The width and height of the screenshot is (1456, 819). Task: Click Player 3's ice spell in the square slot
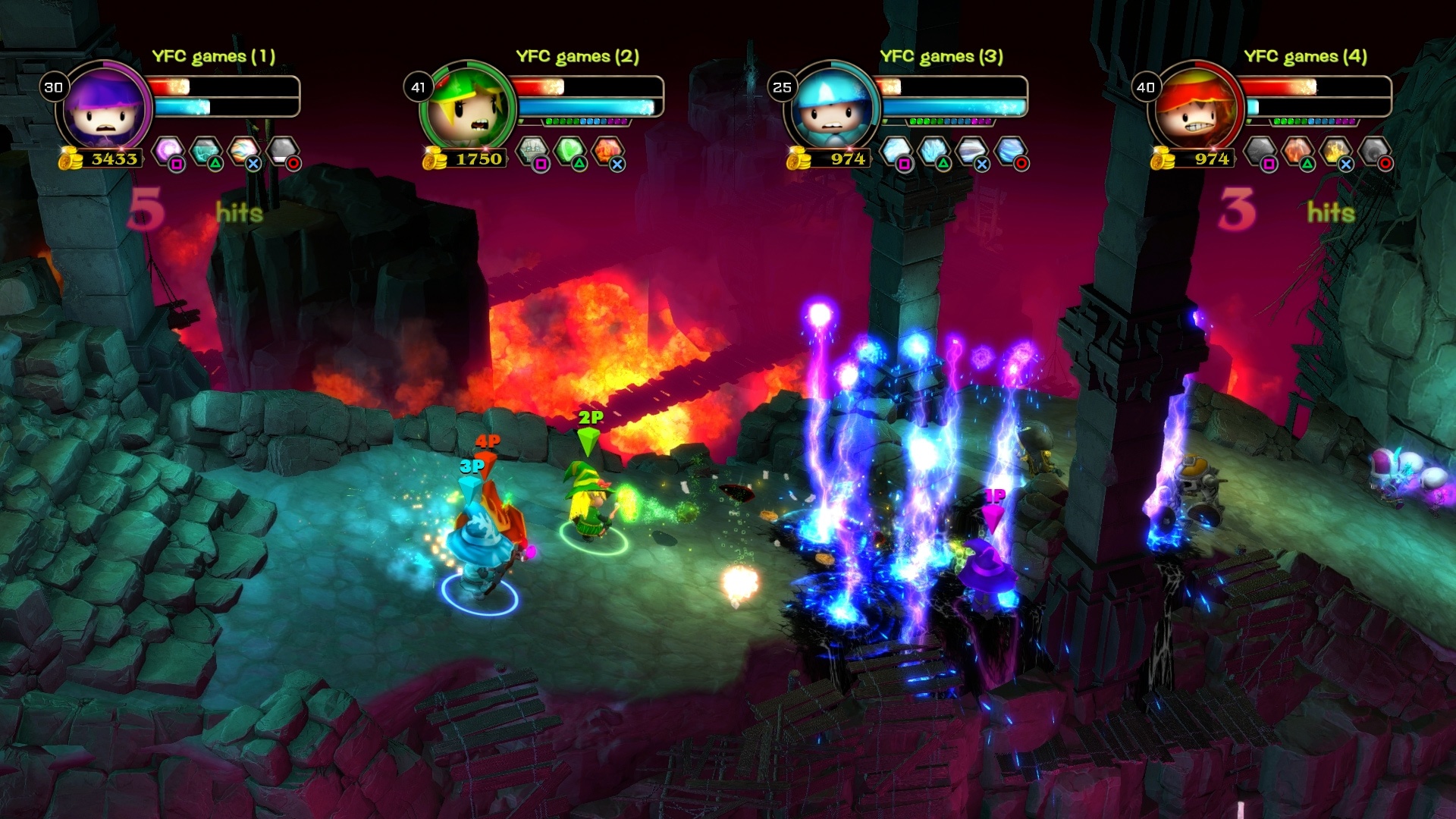tap(895, 148)
